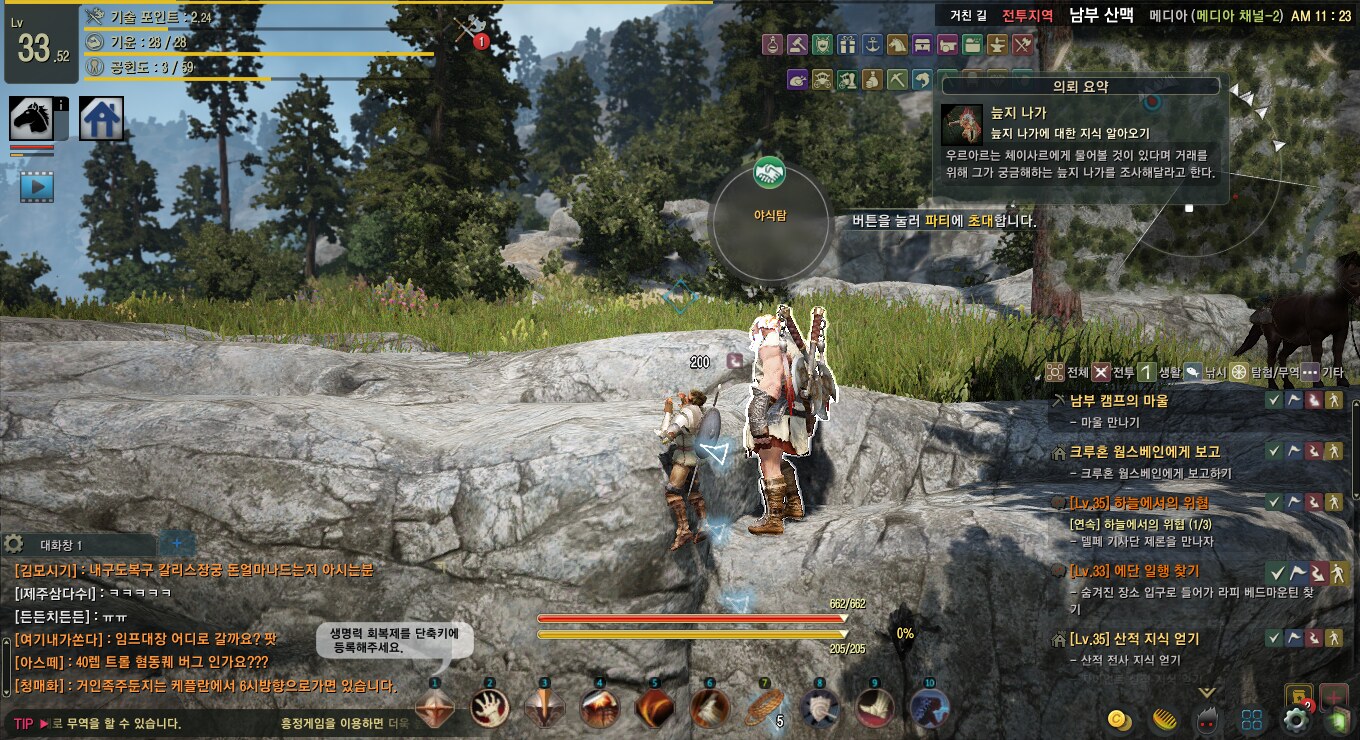
Task: Expand quest list with down arrow
Action: 1207,692
